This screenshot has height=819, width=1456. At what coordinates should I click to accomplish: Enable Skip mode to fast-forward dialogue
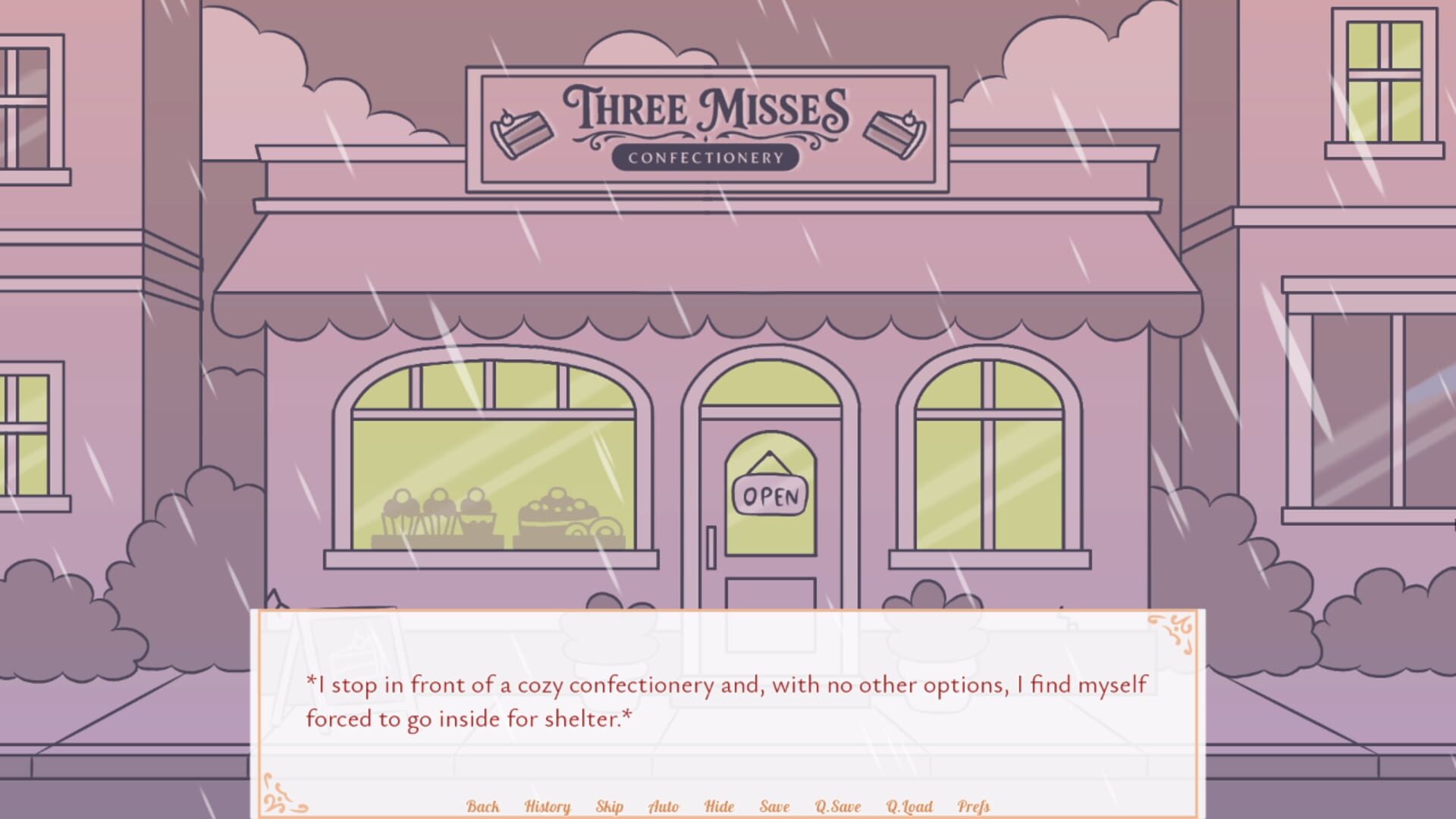(610, 807)
